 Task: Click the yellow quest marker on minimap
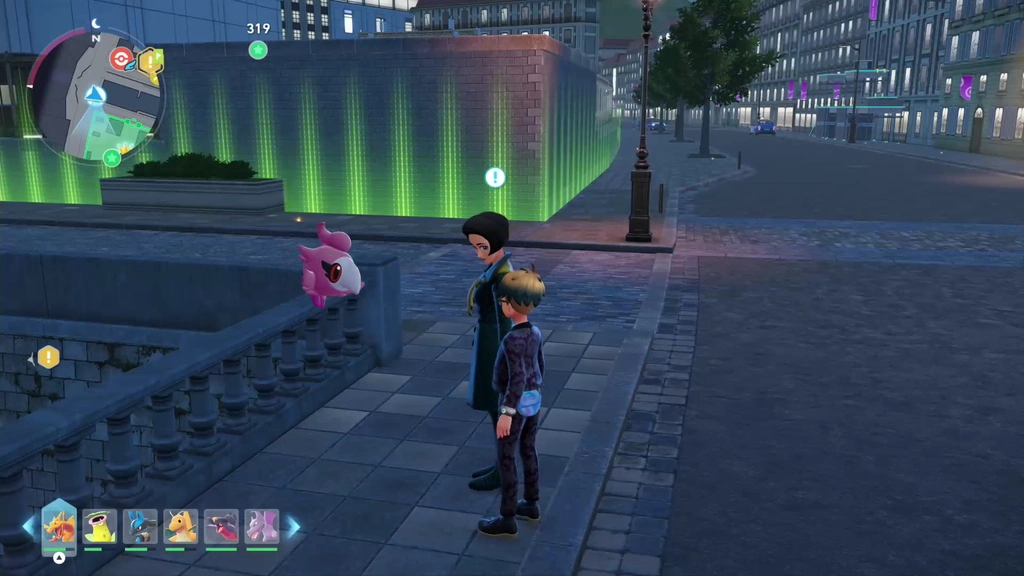coord(151,63)
